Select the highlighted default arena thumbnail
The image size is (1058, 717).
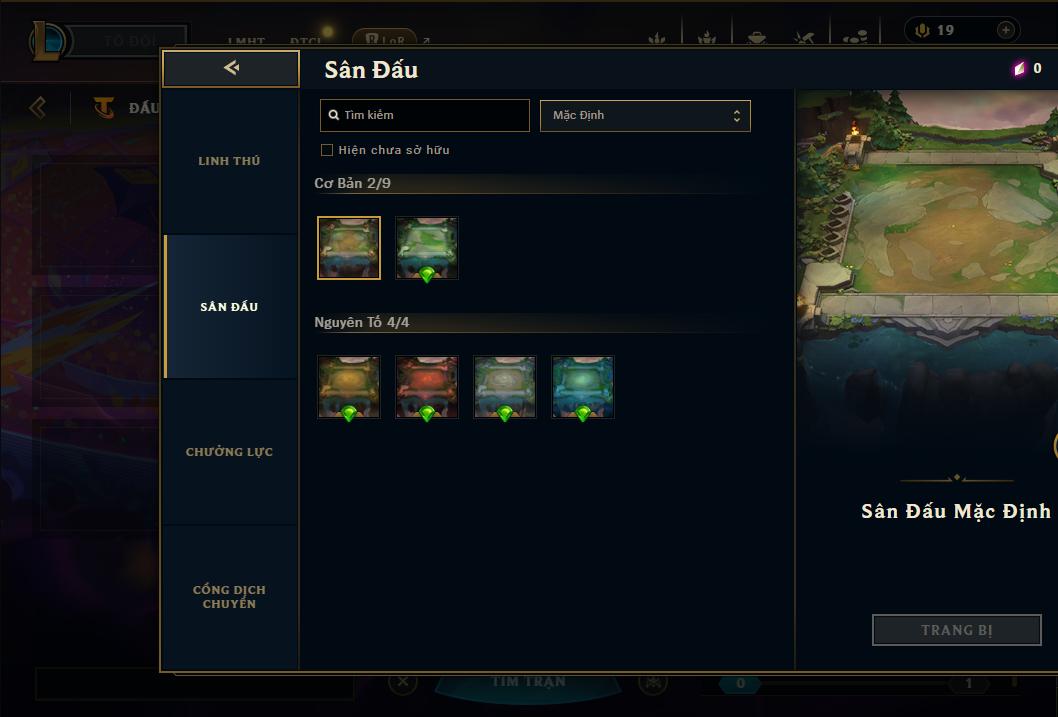coord(349,248)
